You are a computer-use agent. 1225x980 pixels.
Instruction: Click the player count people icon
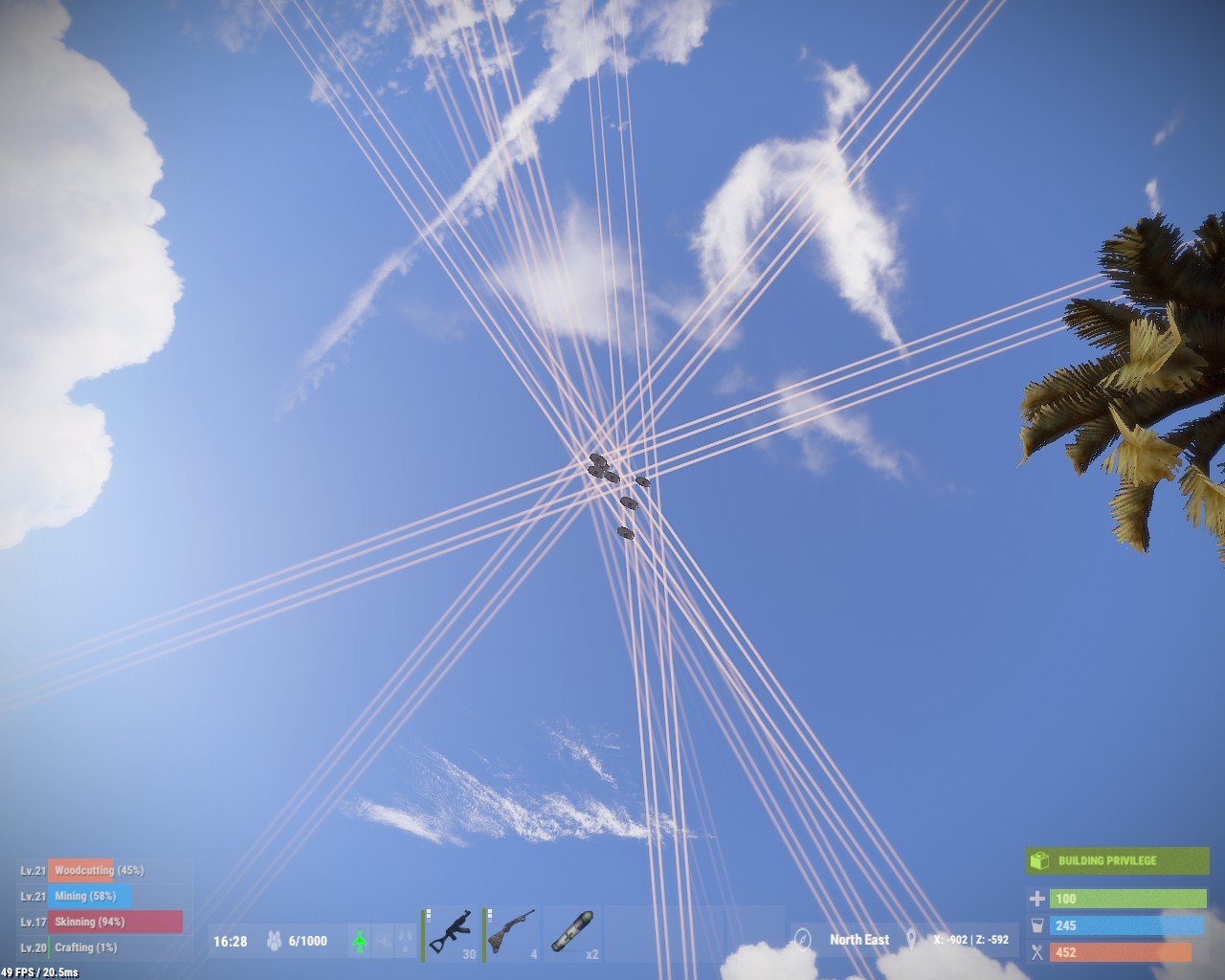[x=273, y=941]
